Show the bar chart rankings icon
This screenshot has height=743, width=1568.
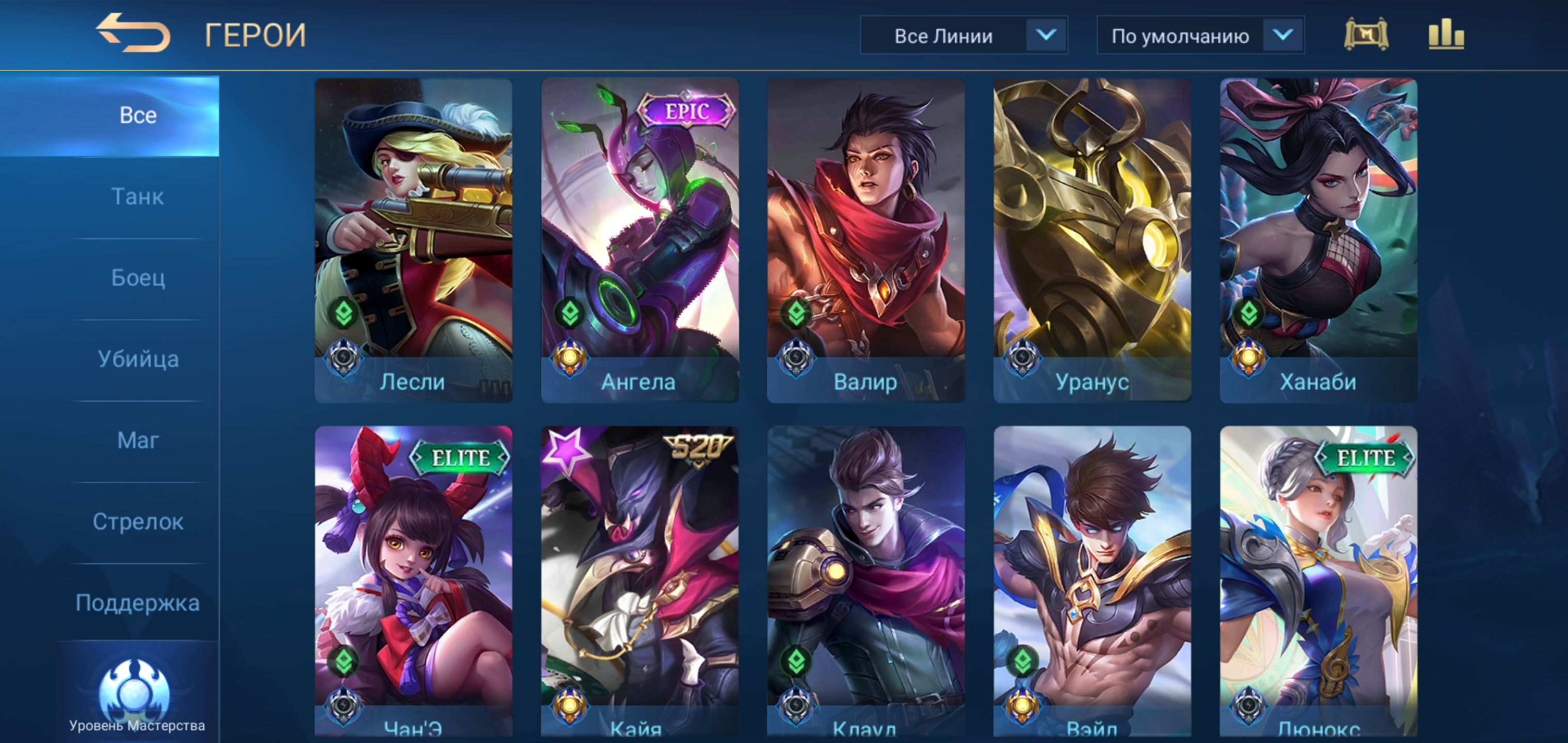pyautogui.click(x=1446, y=35)
